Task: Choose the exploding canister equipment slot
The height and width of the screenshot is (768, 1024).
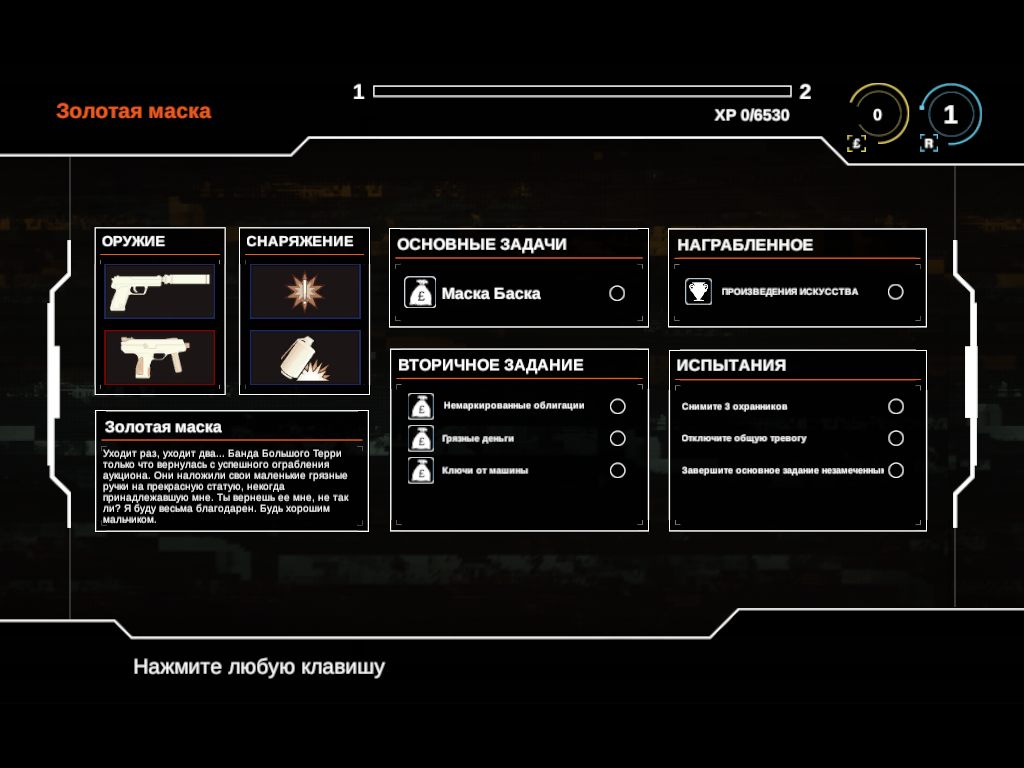Action: [305, 357]
